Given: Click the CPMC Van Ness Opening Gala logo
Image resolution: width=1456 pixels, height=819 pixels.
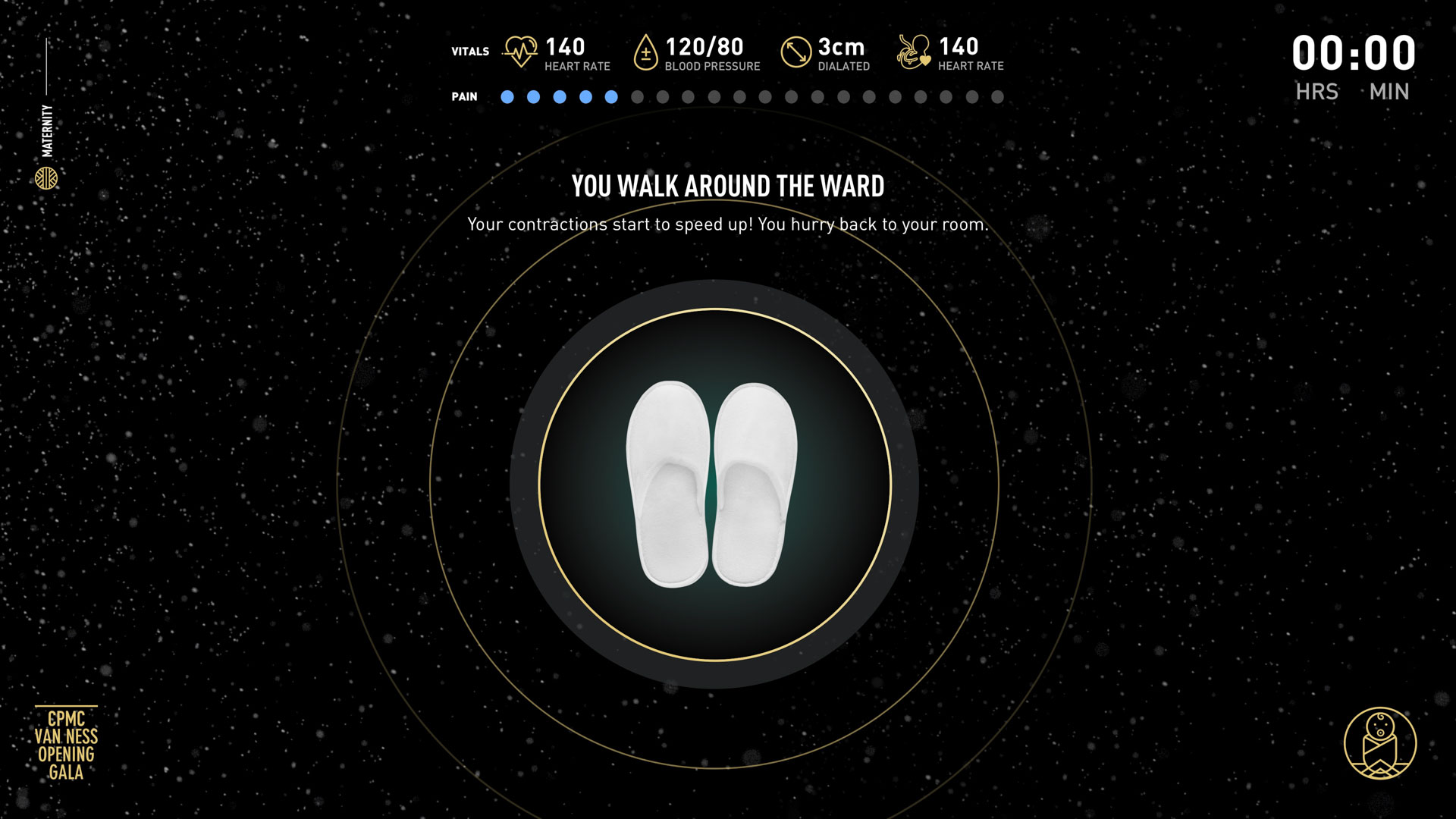Looking at the screenshot, I should click(66, 745).
